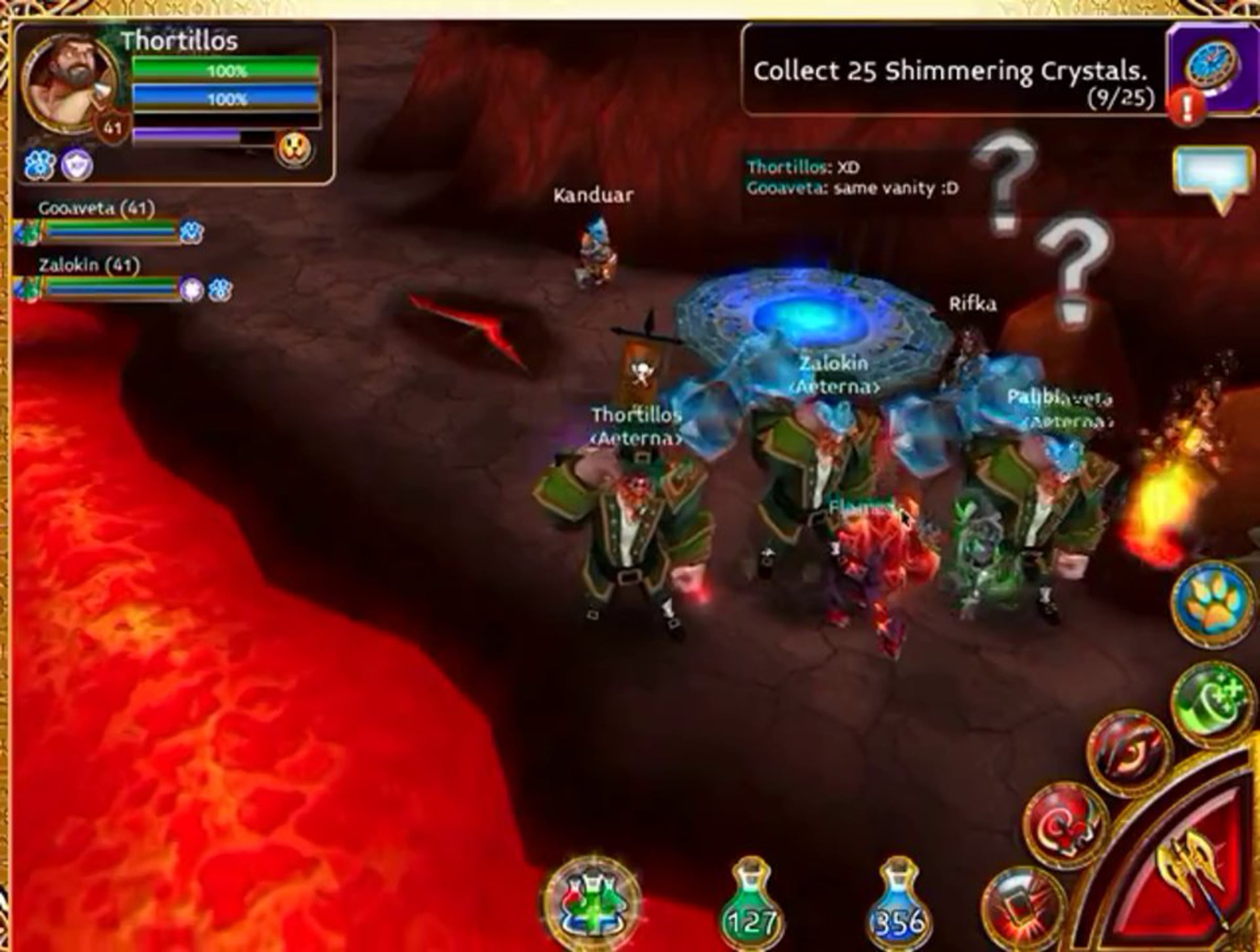Image resolution: width=1260 pixels, height=952 pixels.
Task: Drink the green health potion
Action: tap(751, 906)
